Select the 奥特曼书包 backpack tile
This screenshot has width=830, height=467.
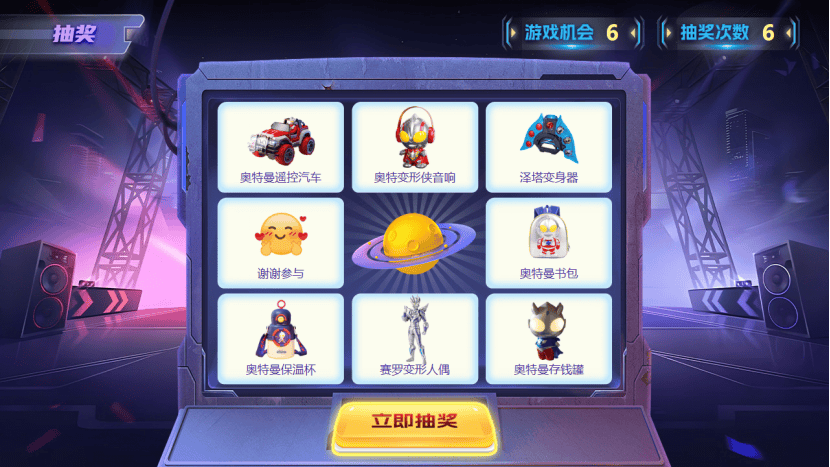click(x=548, y=243)
